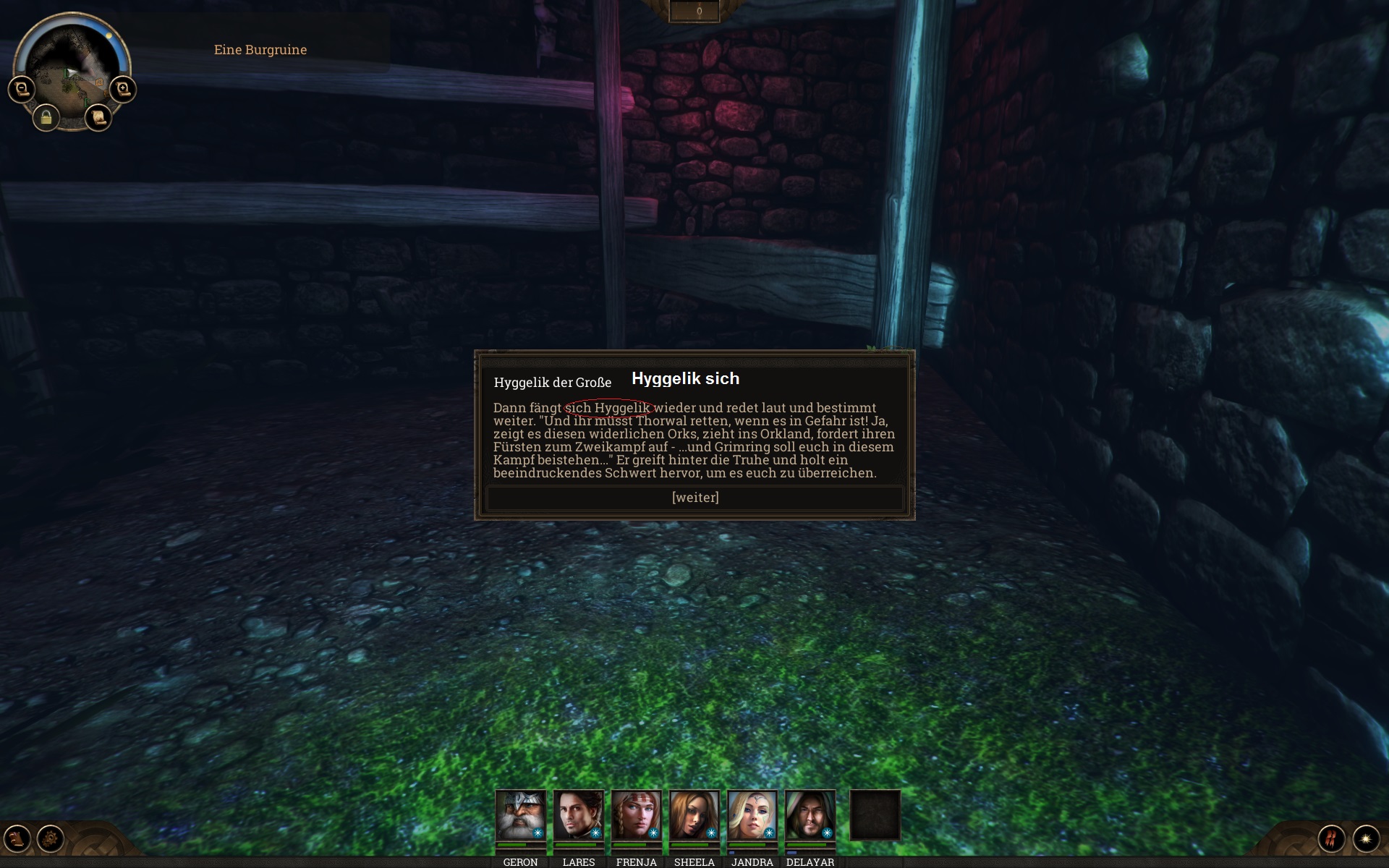Zoom in the minimap

pyautogui.click(x=123, y=89)
